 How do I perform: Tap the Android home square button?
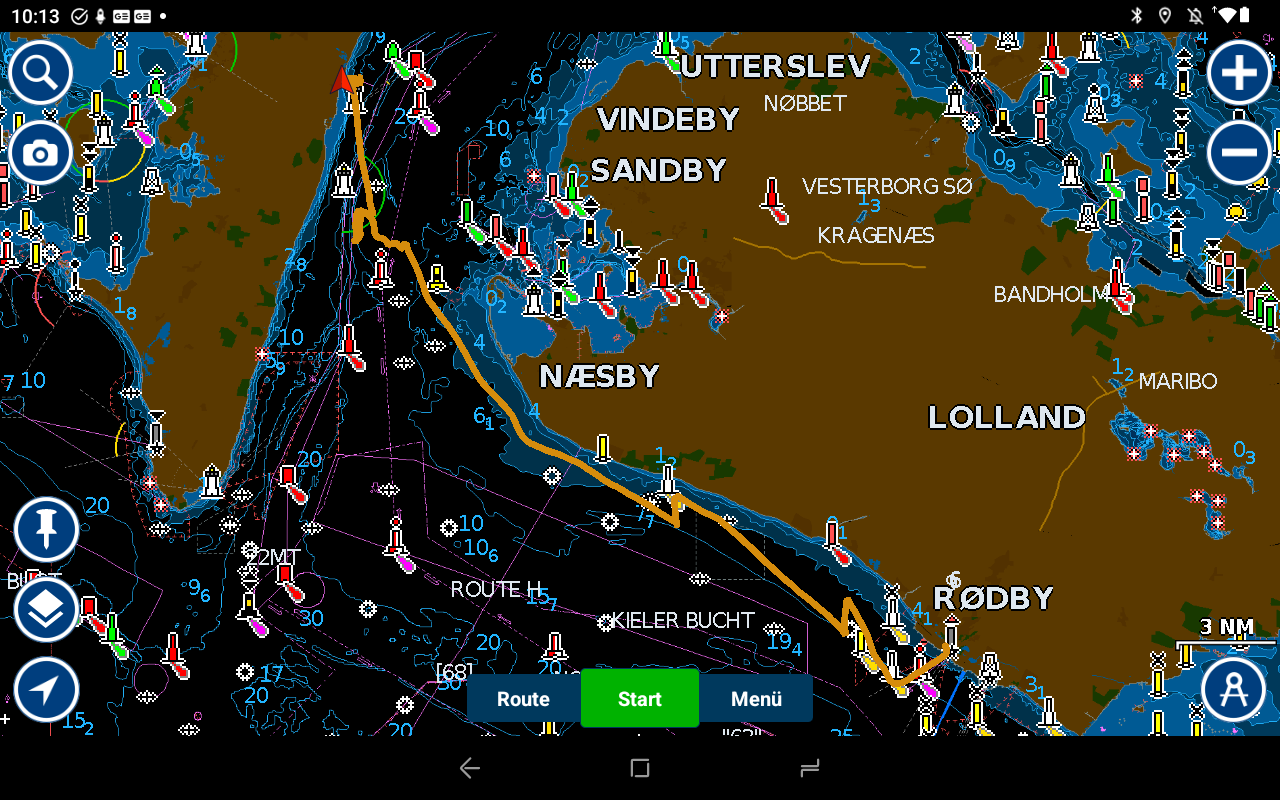click(640, 768)
